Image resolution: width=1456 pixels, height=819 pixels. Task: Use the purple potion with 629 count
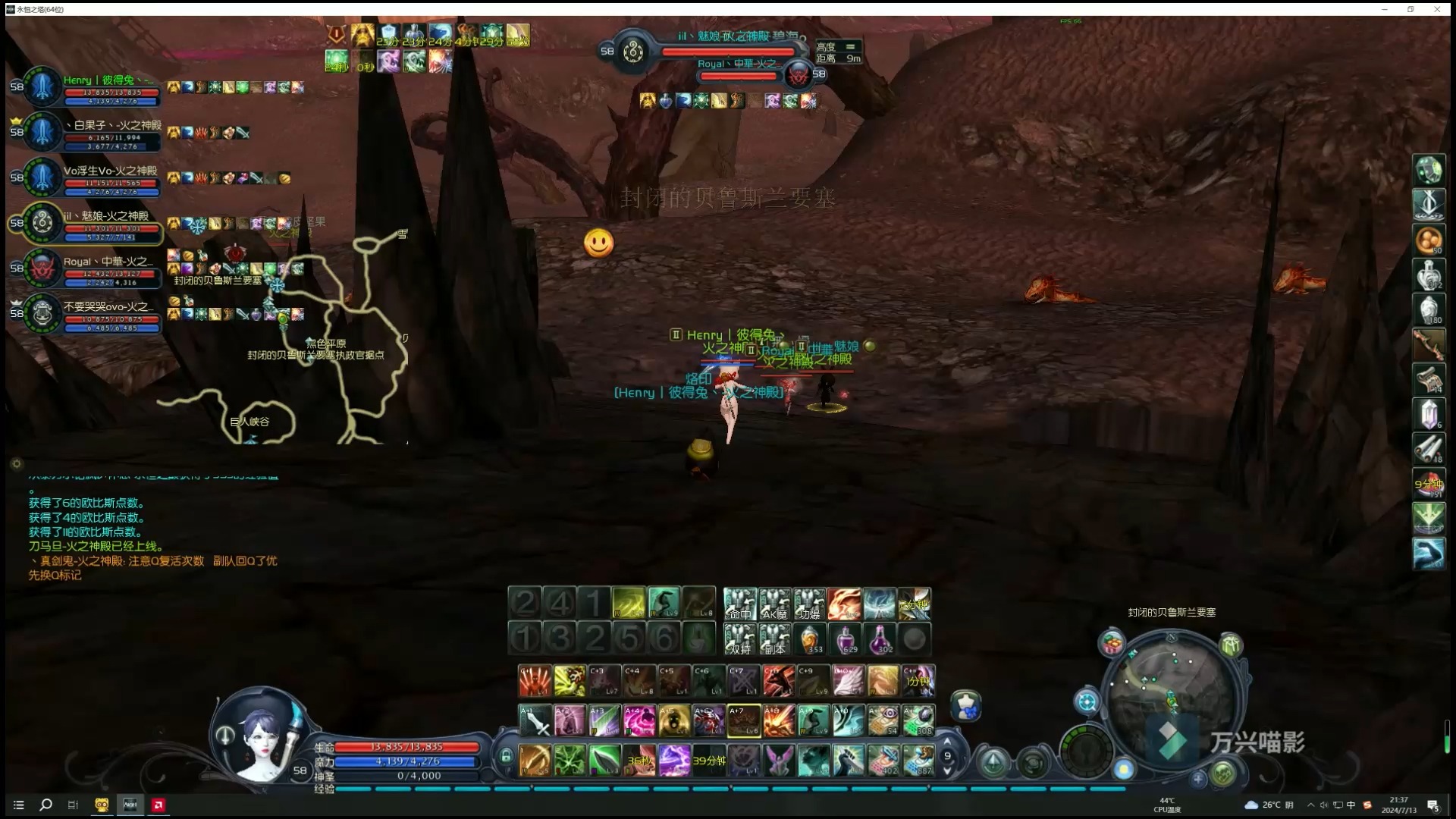tap(845, 639)
